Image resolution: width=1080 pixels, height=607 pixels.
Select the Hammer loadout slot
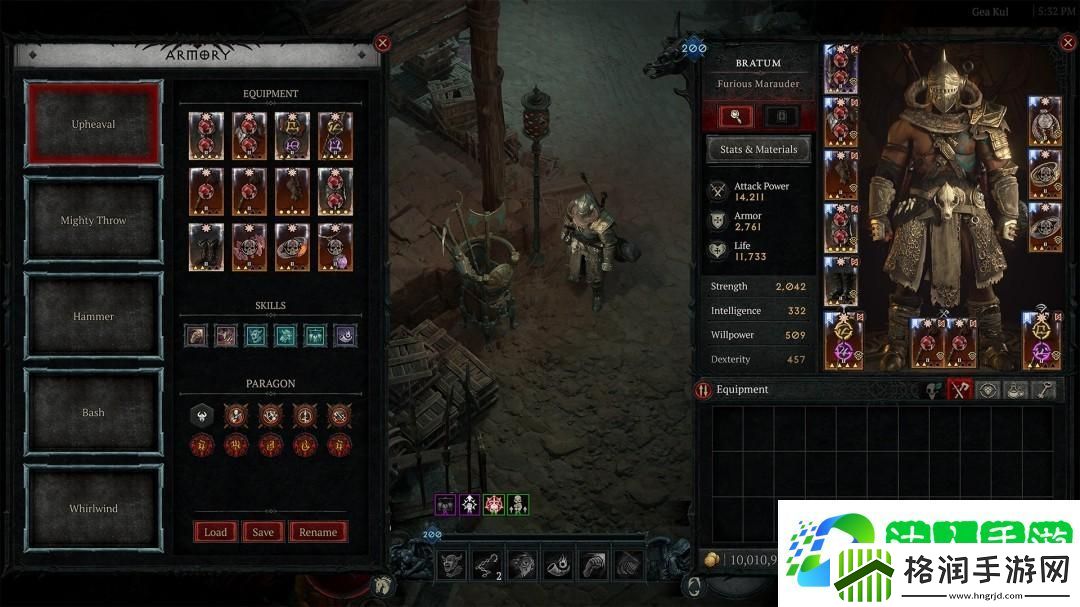click(x=93, y=316)
